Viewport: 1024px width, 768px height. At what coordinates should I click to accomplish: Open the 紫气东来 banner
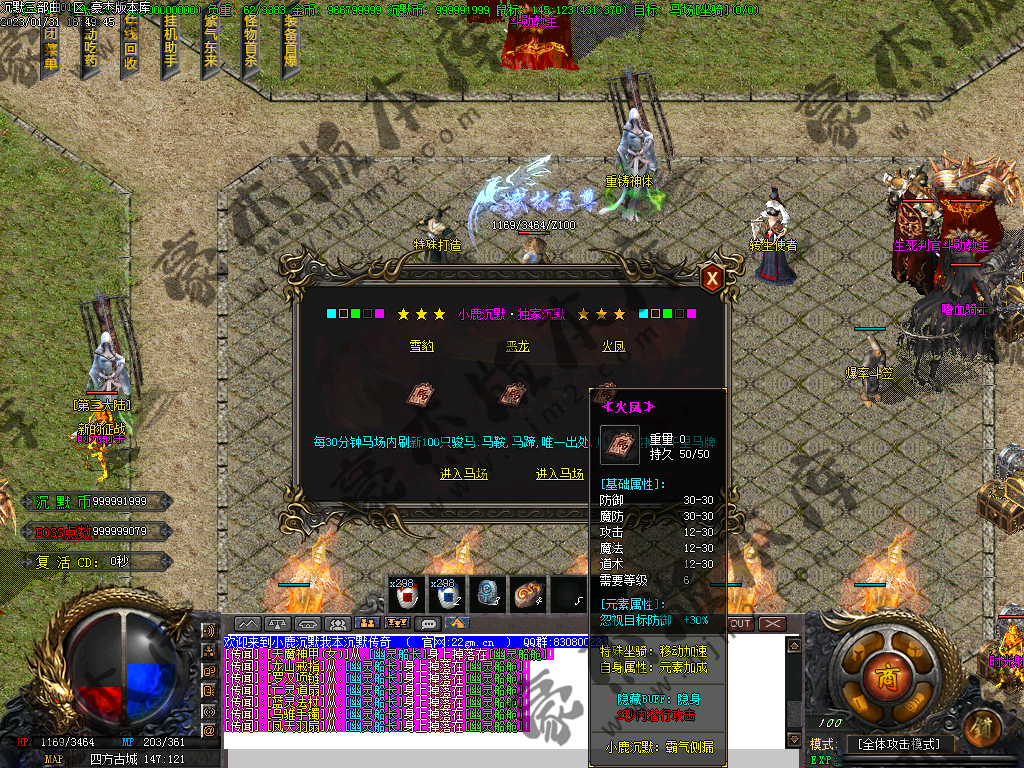pos(211,45)
